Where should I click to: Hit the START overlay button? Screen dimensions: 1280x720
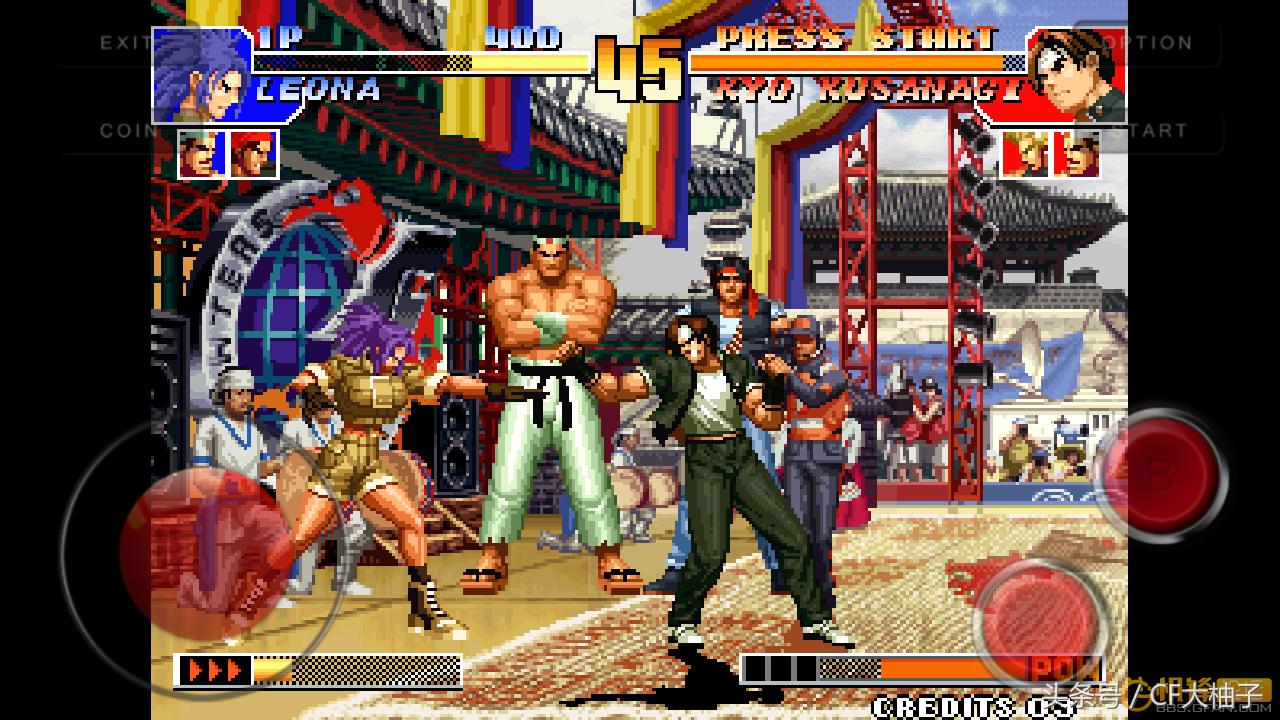point(1160,130)
